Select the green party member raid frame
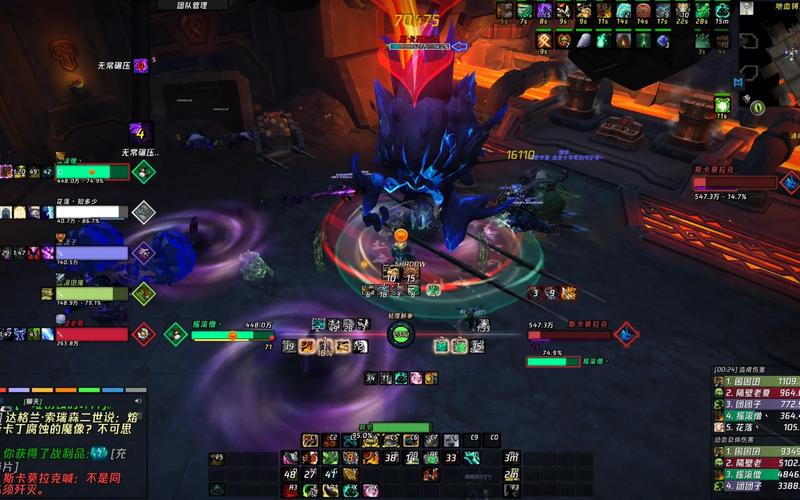 (92, 172)
